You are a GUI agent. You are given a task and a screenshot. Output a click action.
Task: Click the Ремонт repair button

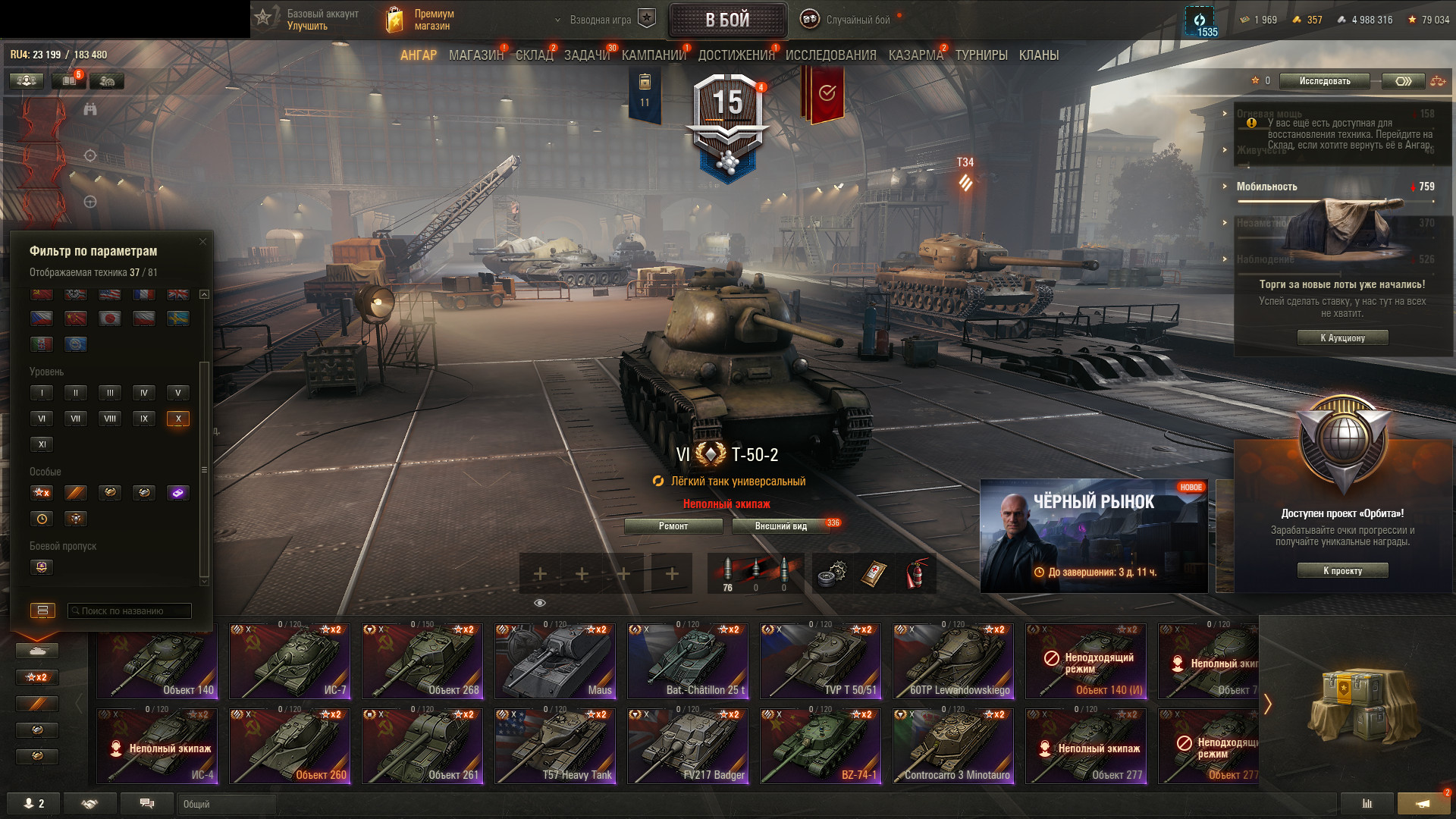click(x=673, y=526)
